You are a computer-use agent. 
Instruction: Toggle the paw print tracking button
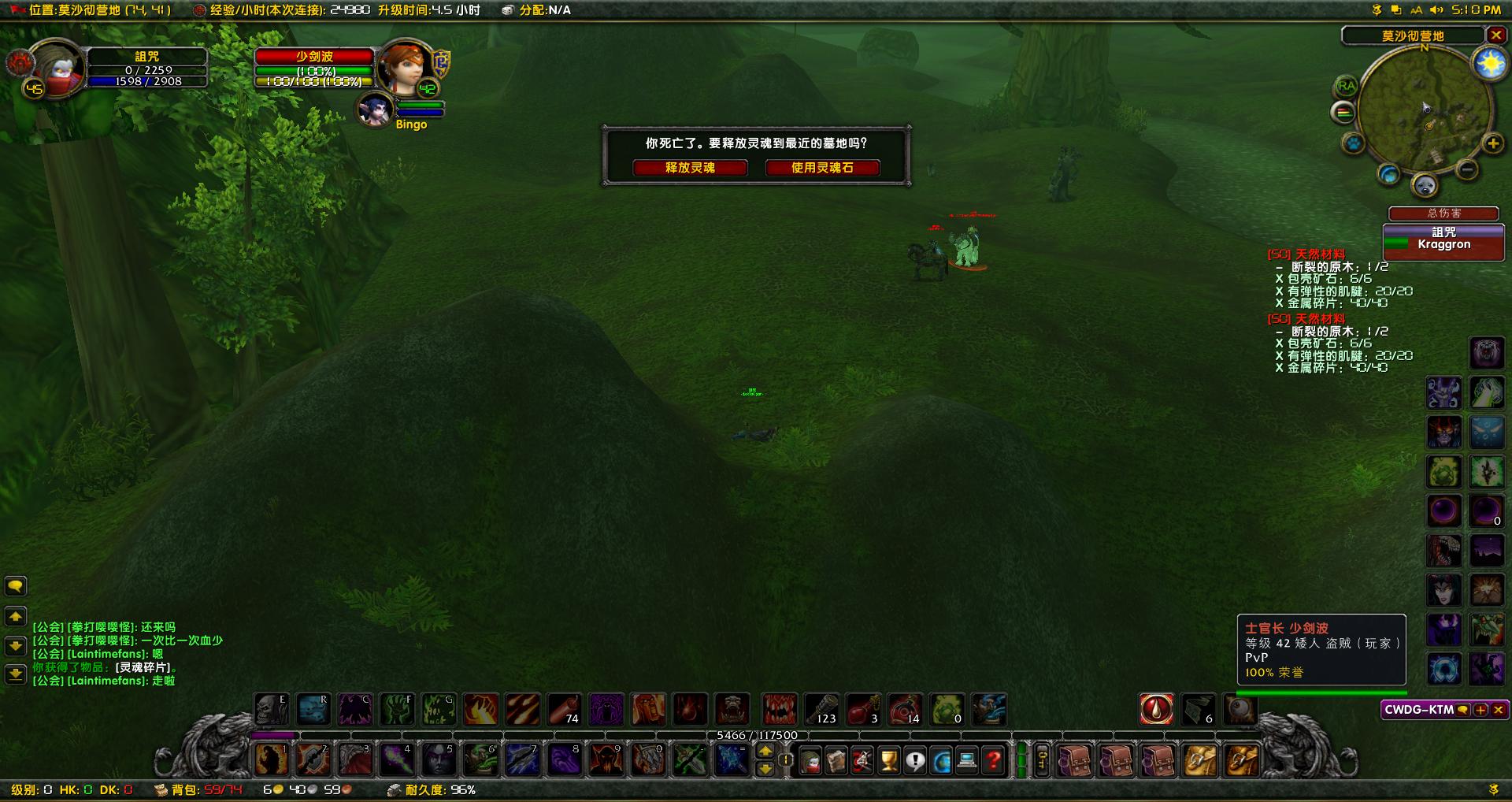click(x=1354, y=144)
